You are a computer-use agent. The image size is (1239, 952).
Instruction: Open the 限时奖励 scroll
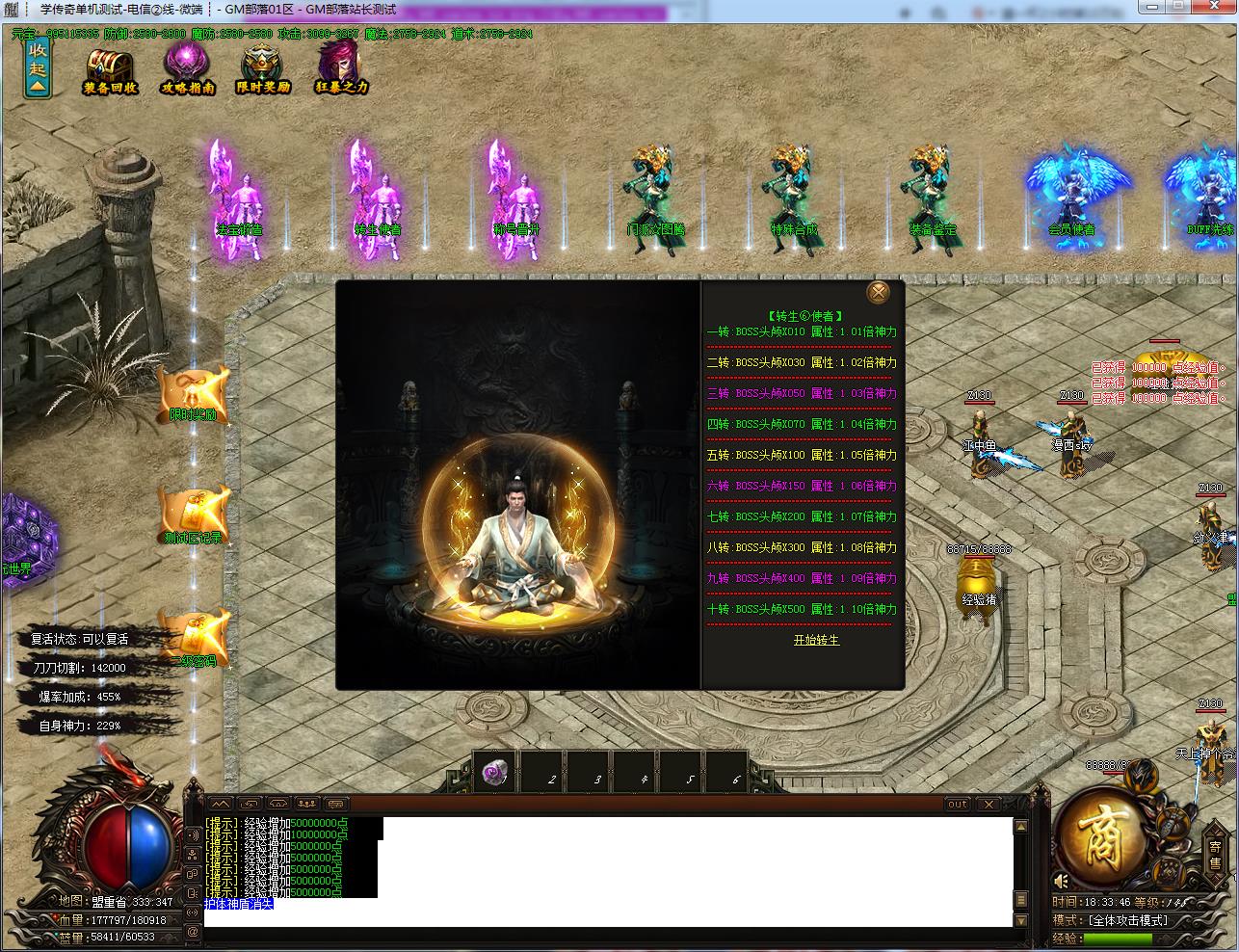pos(194,395)
